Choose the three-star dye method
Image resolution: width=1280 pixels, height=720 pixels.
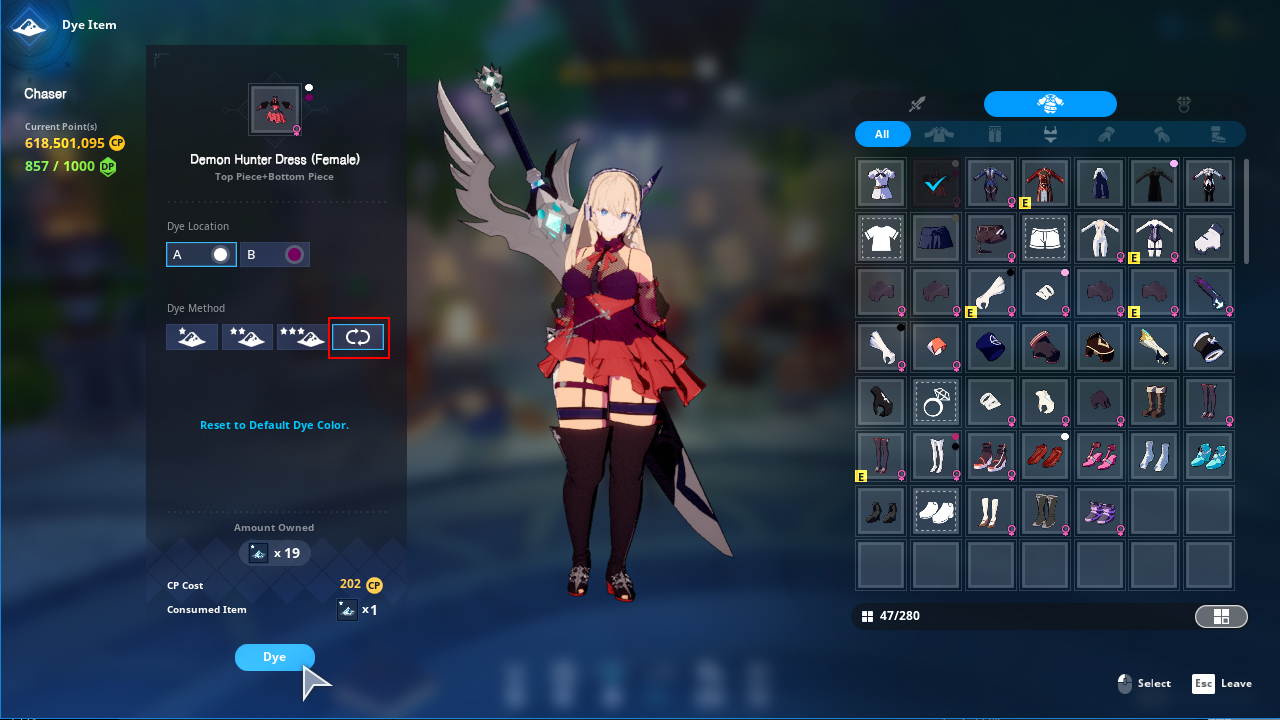tap(302, 337)
